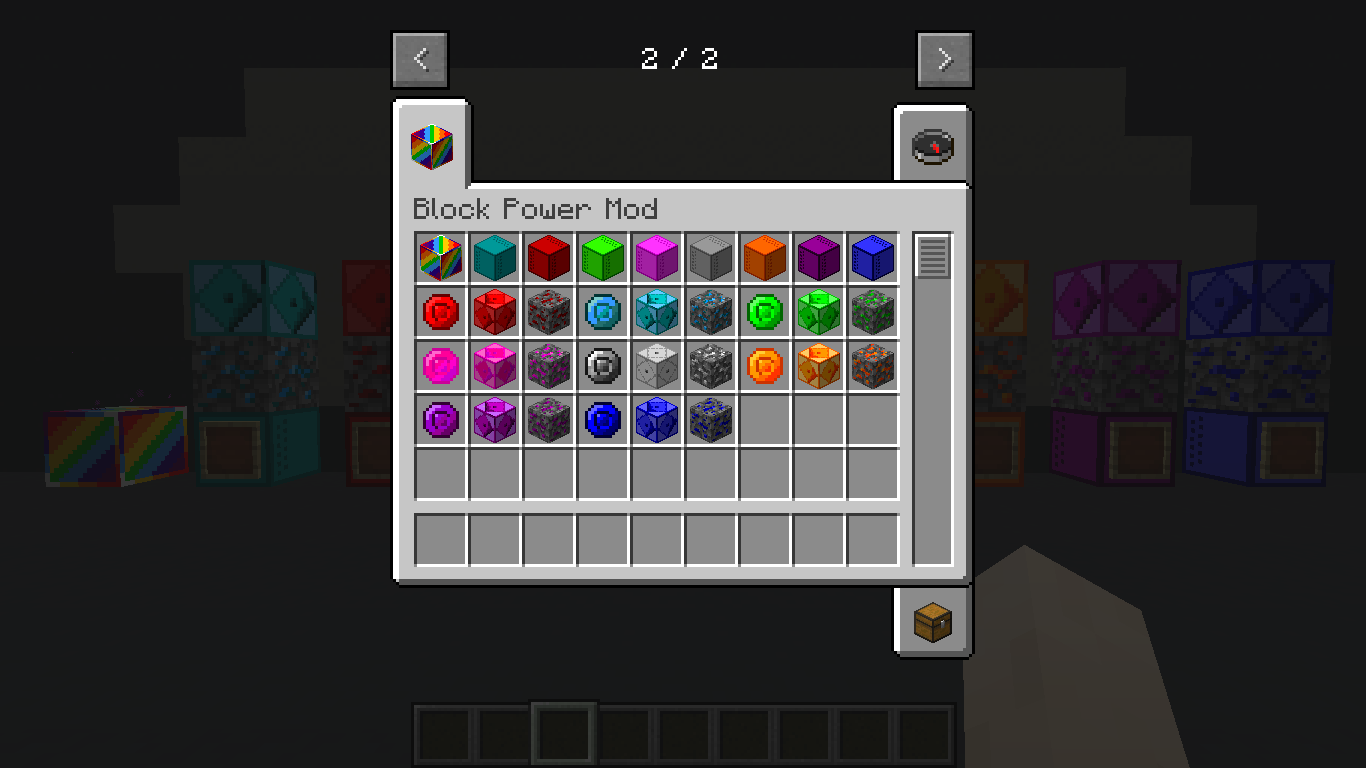Click the right arrow to change pages
Screen dimensions: 1366x768
click(x=943, y=58)
